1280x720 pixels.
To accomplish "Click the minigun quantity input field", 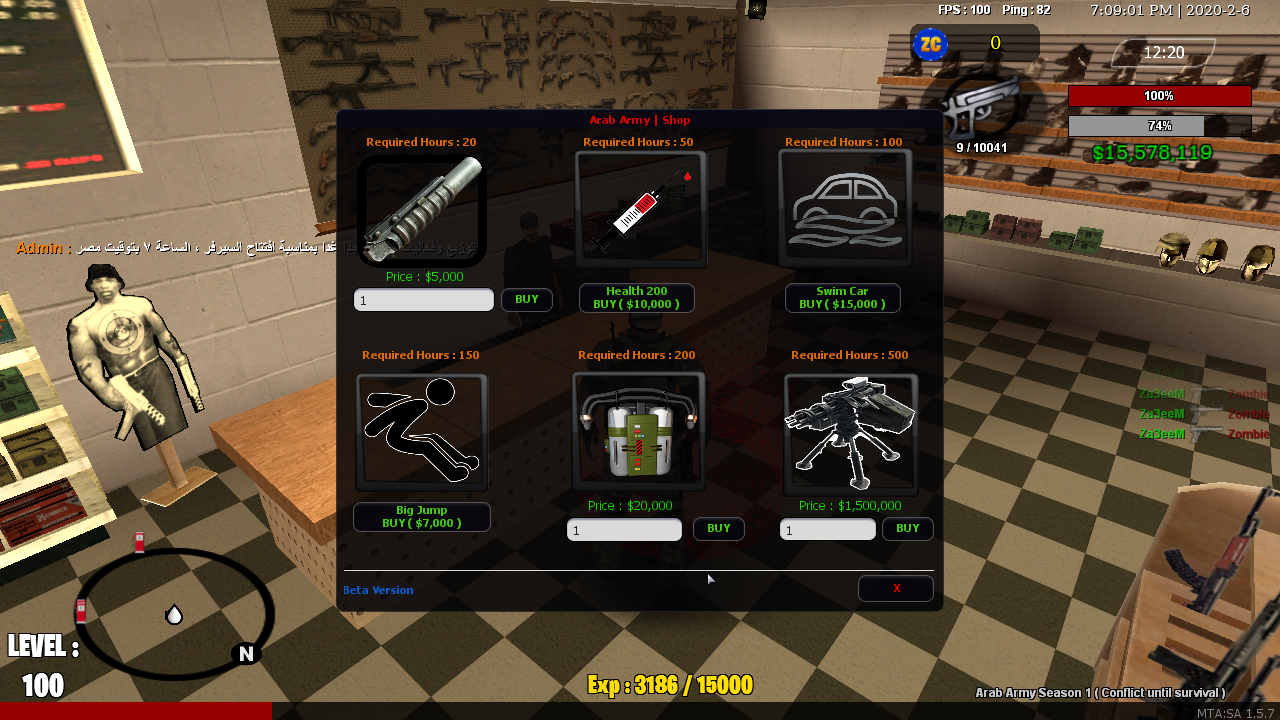I will 827,529.
